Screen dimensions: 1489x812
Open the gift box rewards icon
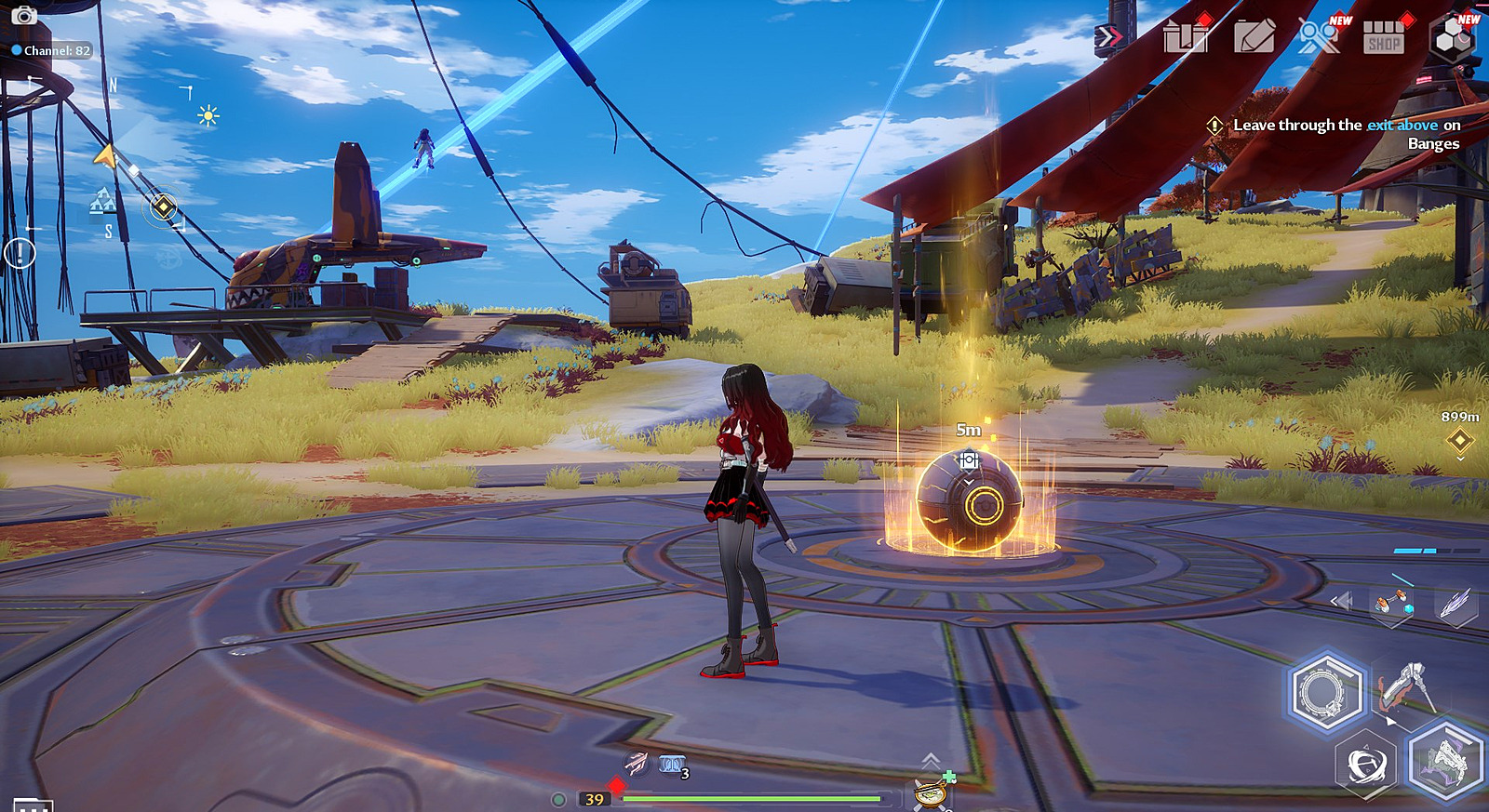click(1186, 37)
